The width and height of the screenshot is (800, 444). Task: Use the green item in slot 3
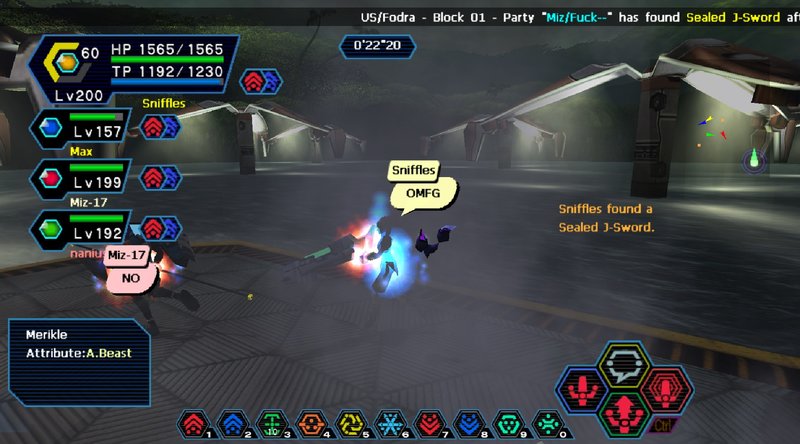coord(271,424)
